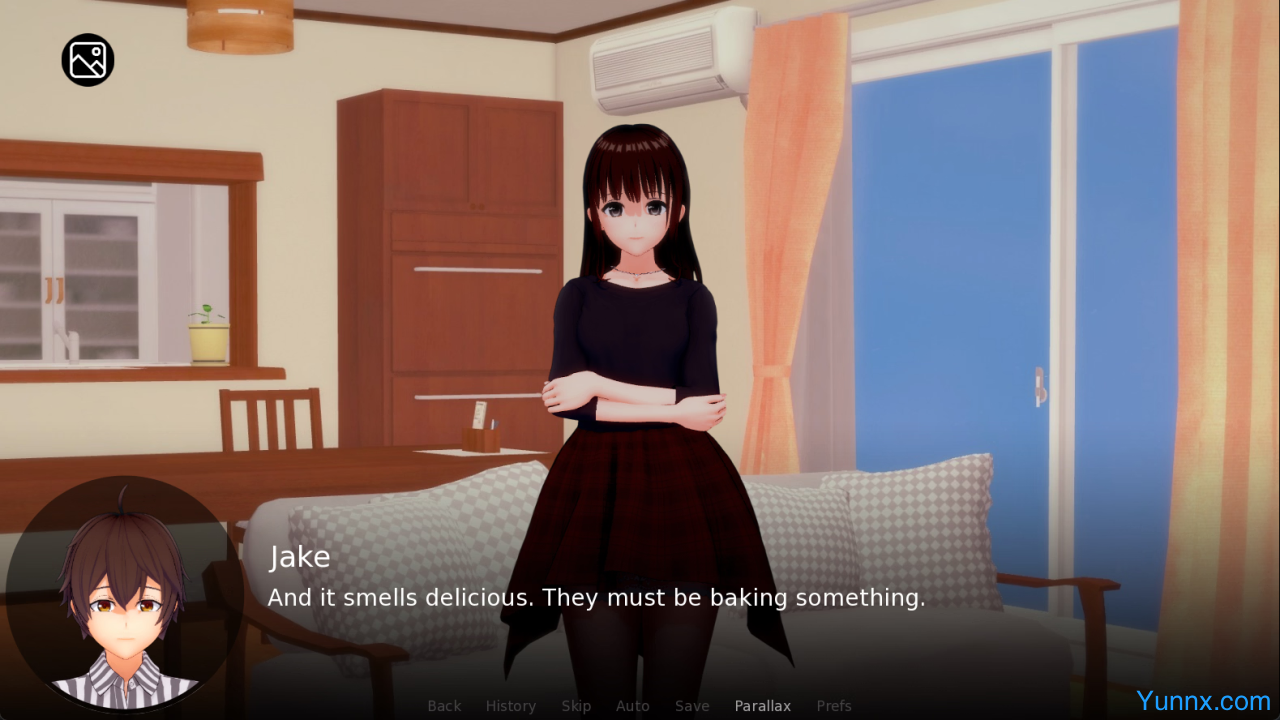Toggle the Parallax effect
The image size is (1280, 720).
pos(762,706)
